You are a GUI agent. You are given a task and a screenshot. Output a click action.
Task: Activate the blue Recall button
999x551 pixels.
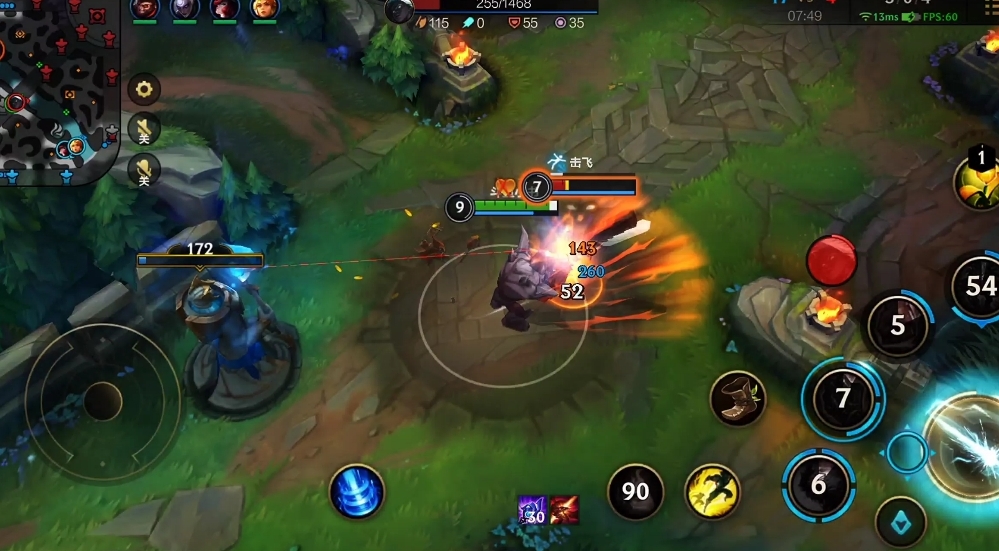[357, 492]
